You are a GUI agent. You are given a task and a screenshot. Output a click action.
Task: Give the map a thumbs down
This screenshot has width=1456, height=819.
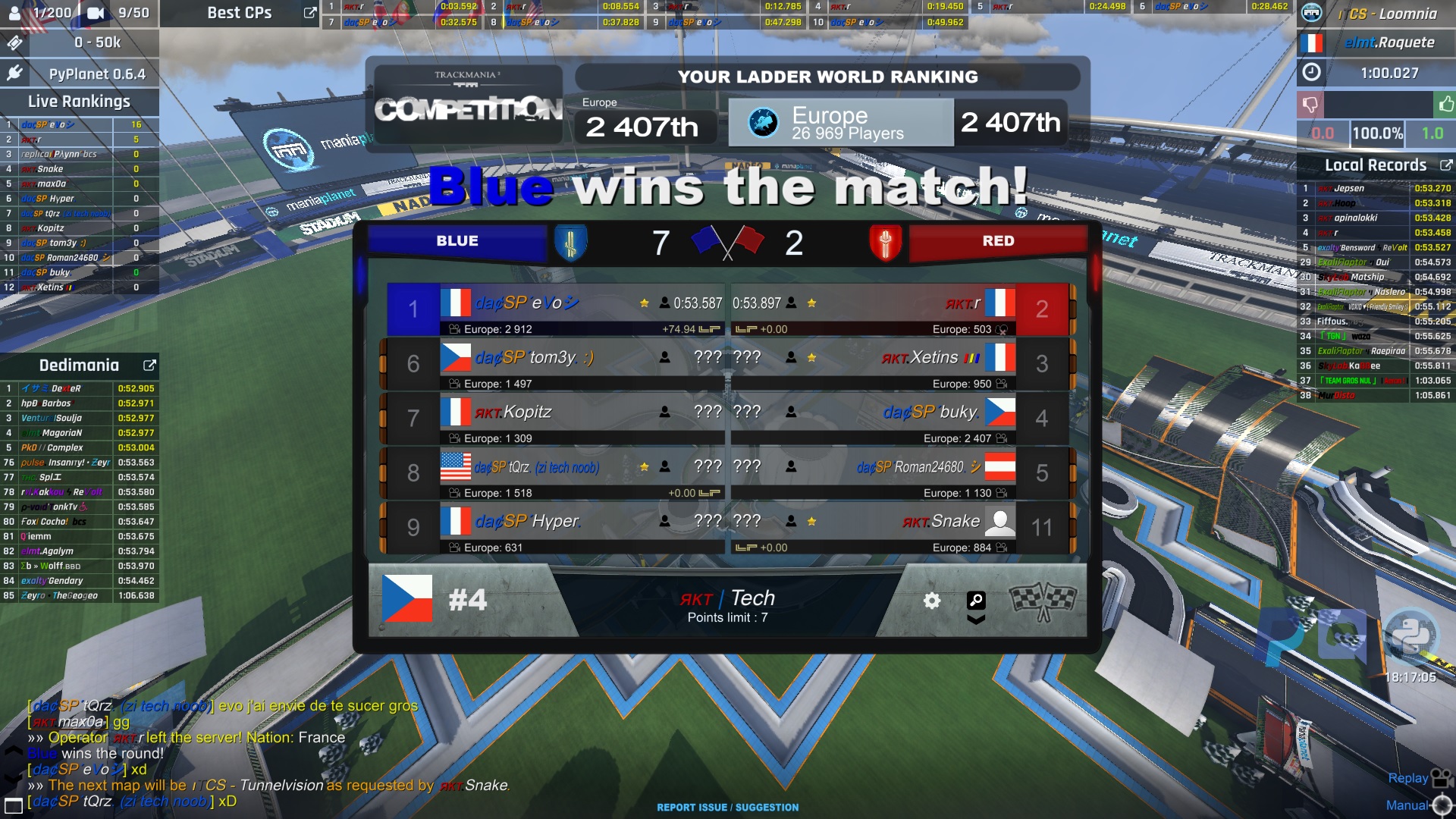pos(1310,104)
